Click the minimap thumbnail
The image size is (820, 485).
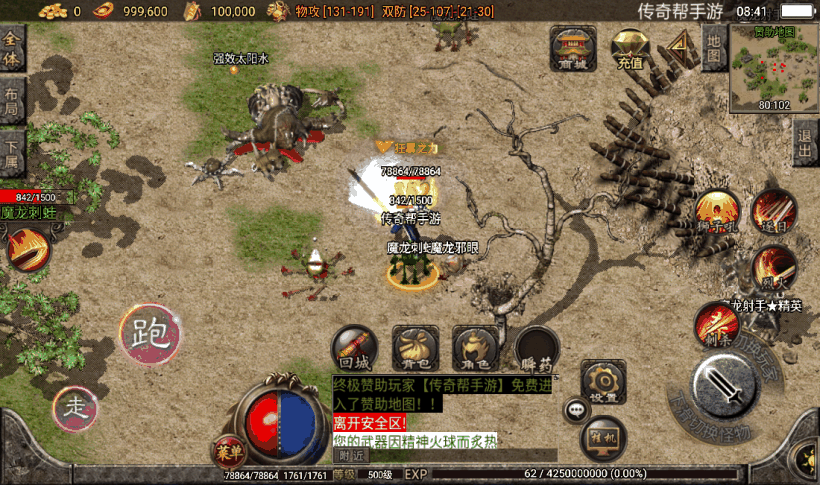(x=773, y=66)
